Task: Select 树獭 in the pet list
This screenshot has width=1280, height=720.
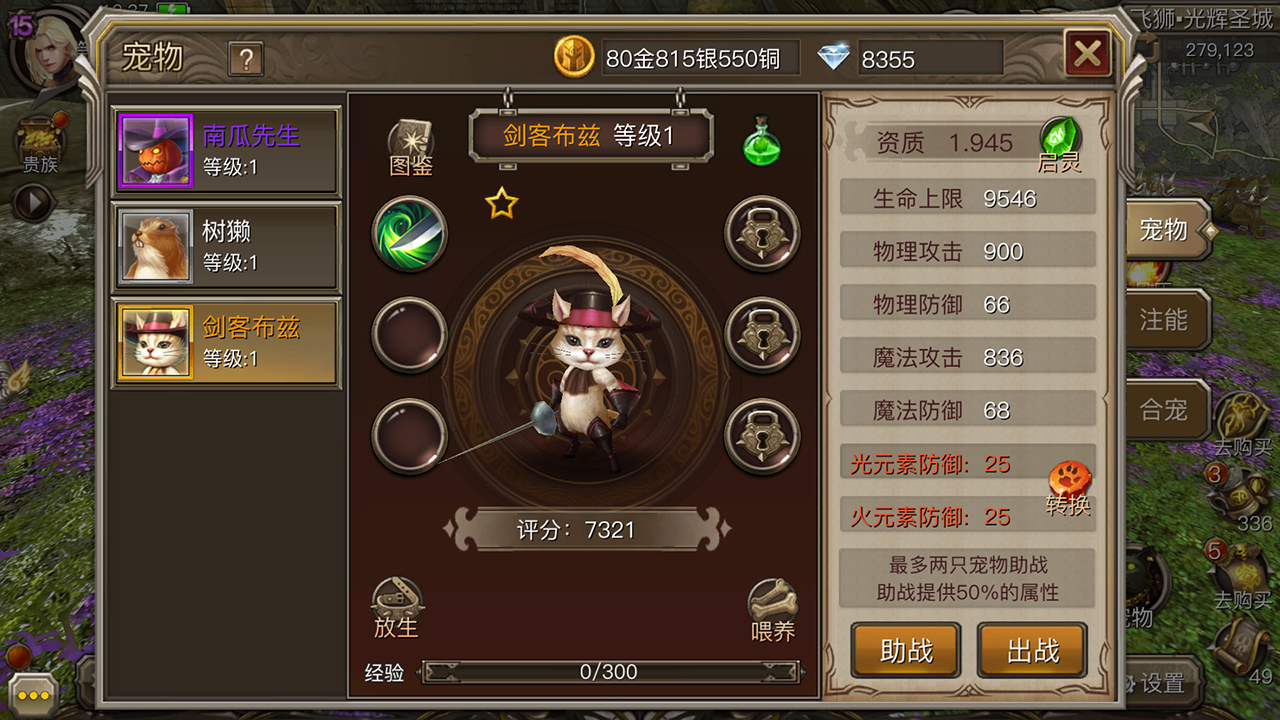Action: (x=226, y=247)
